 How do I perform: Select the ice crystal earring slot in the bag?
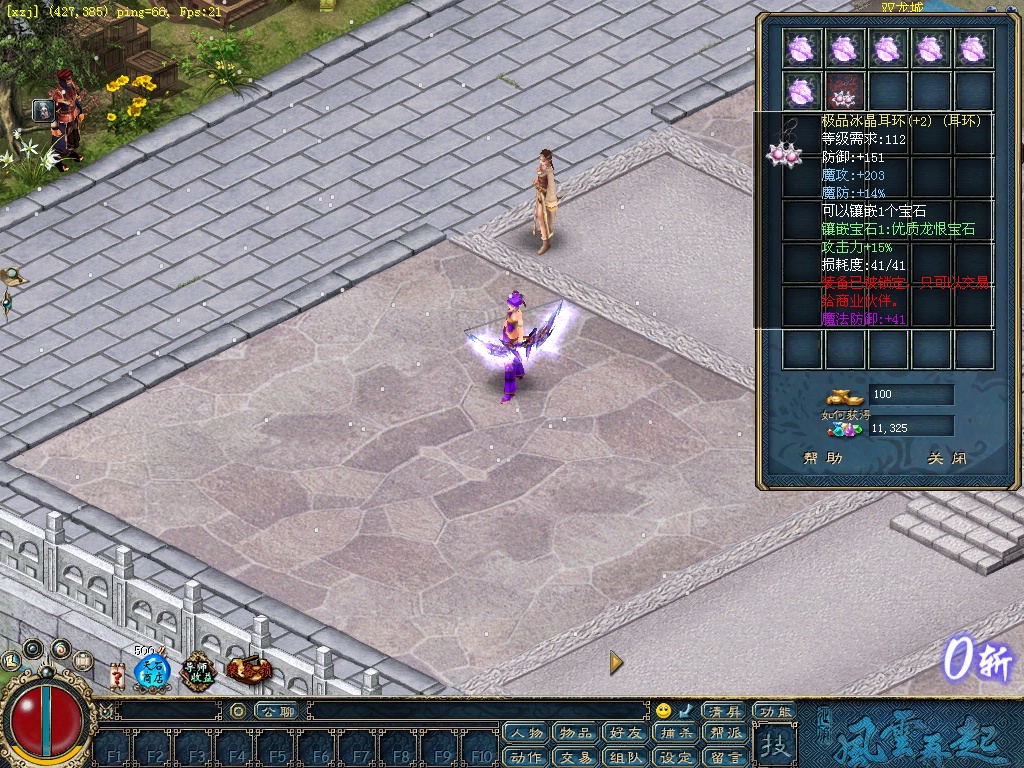pos(845,92)
